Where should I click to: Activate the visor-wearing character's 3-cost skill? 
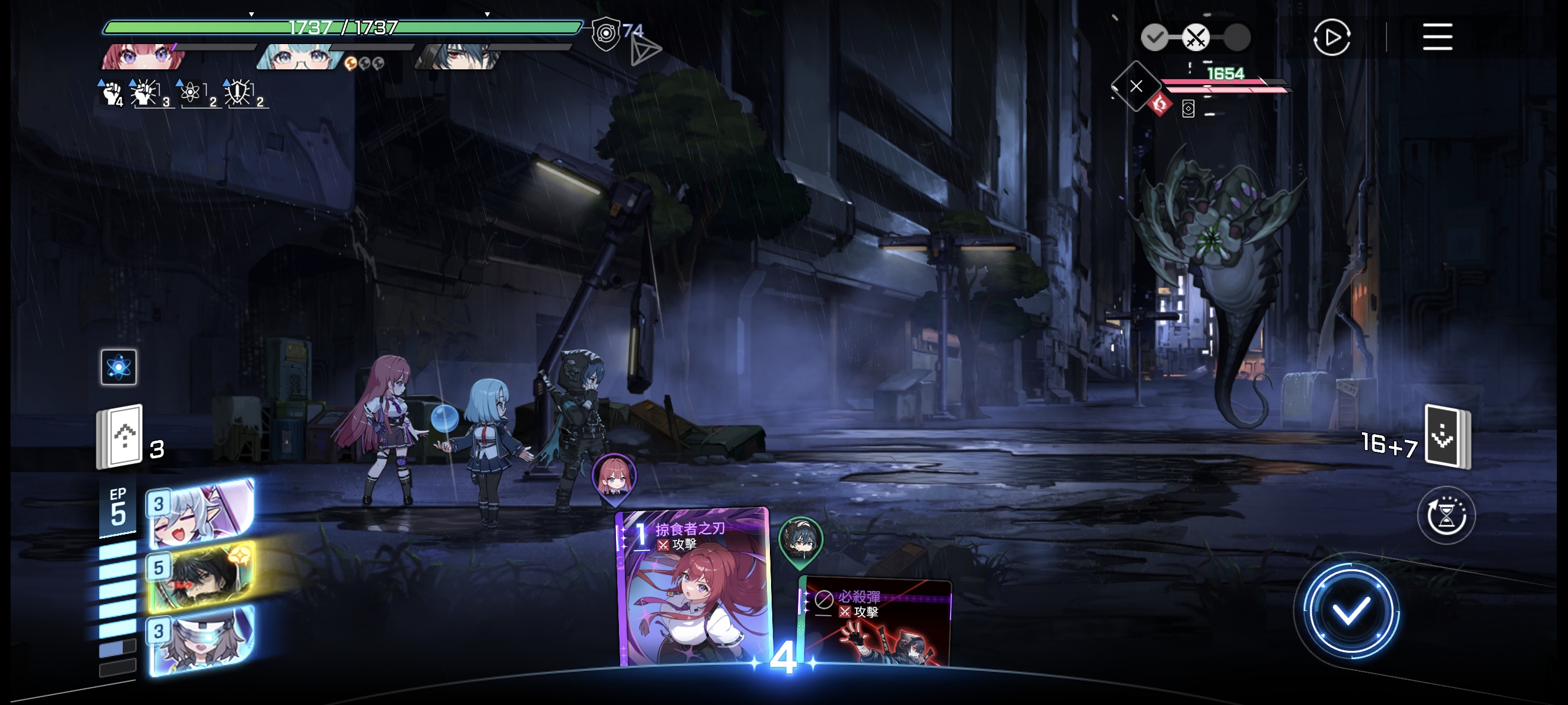[201, 640]
